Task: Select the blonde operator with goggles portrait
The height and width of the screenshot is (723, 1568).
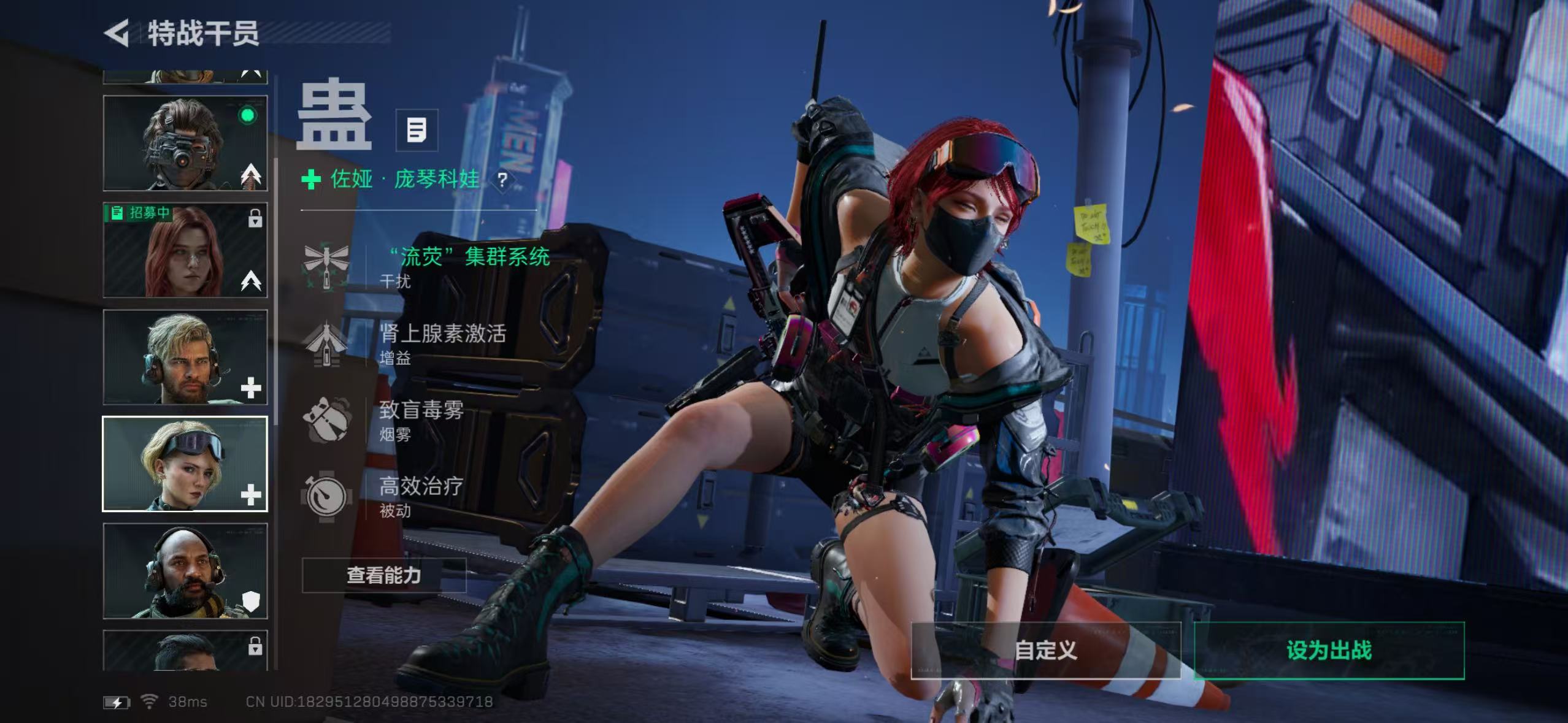Action: coord(185,464)
